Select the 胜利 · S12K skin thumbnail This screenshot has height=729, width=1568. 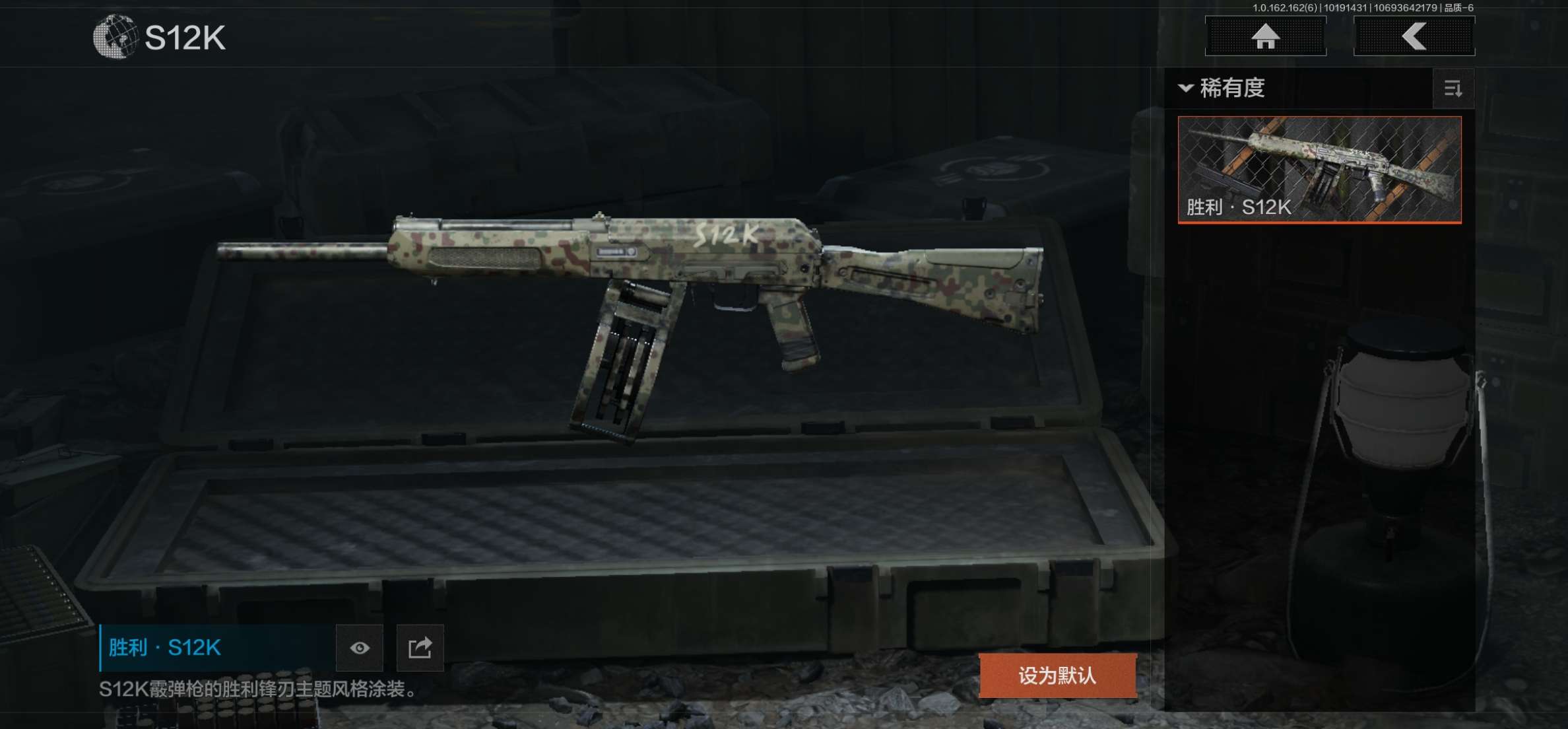click(x=1319, y=170)
